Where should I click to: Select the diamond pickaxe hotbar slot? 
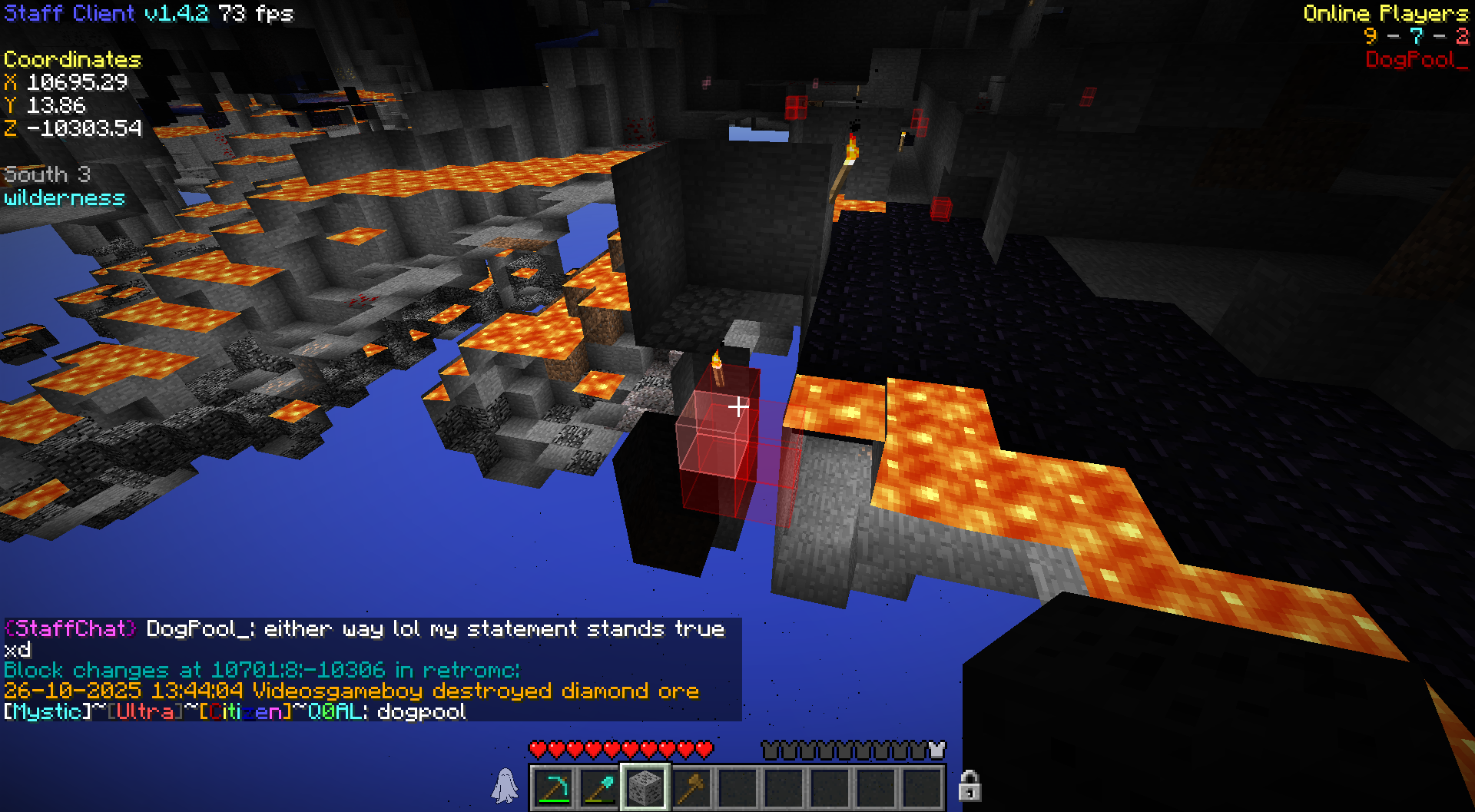(x=553, y=787)
